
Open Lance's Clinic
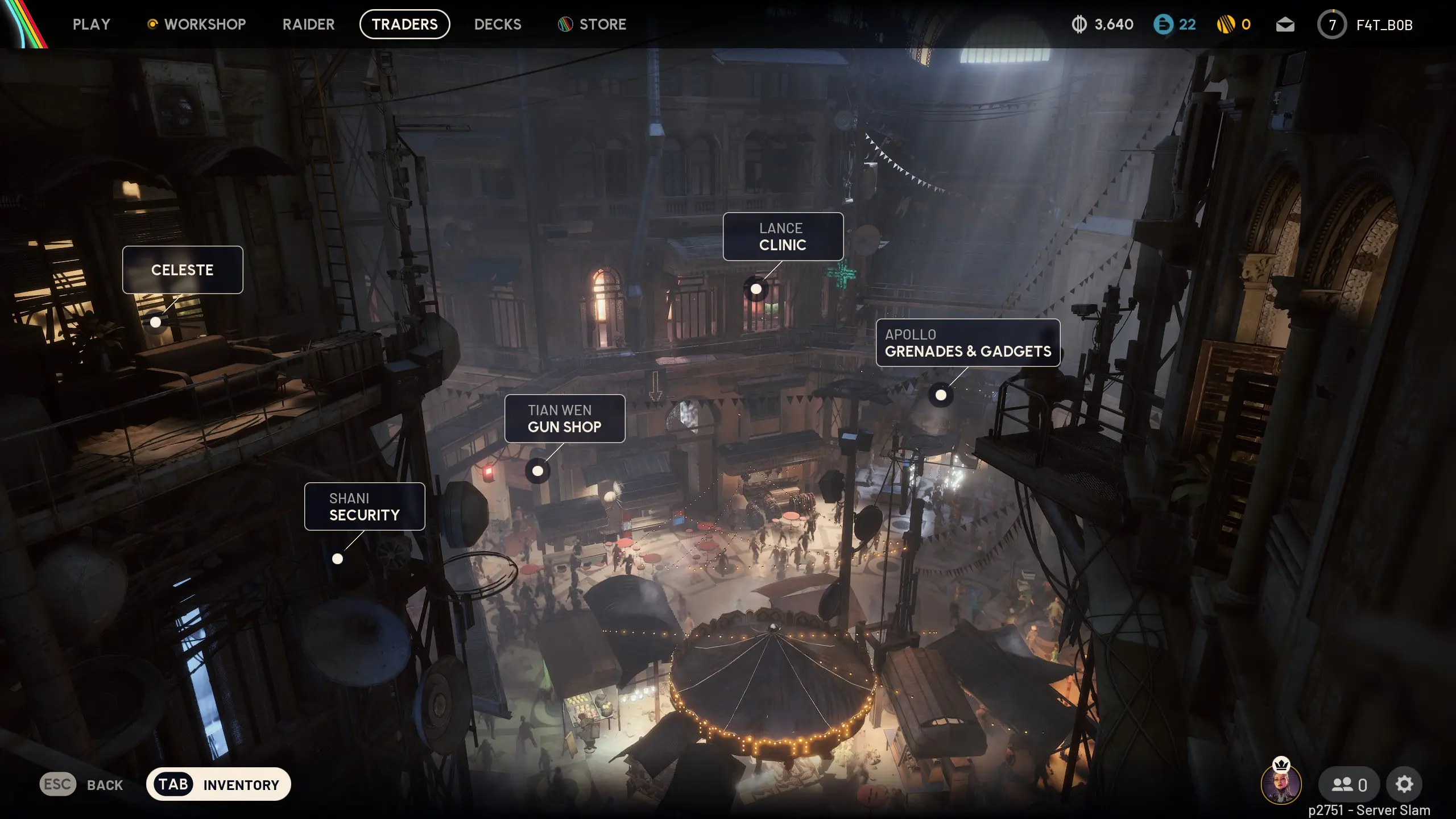tap(783, 237)
